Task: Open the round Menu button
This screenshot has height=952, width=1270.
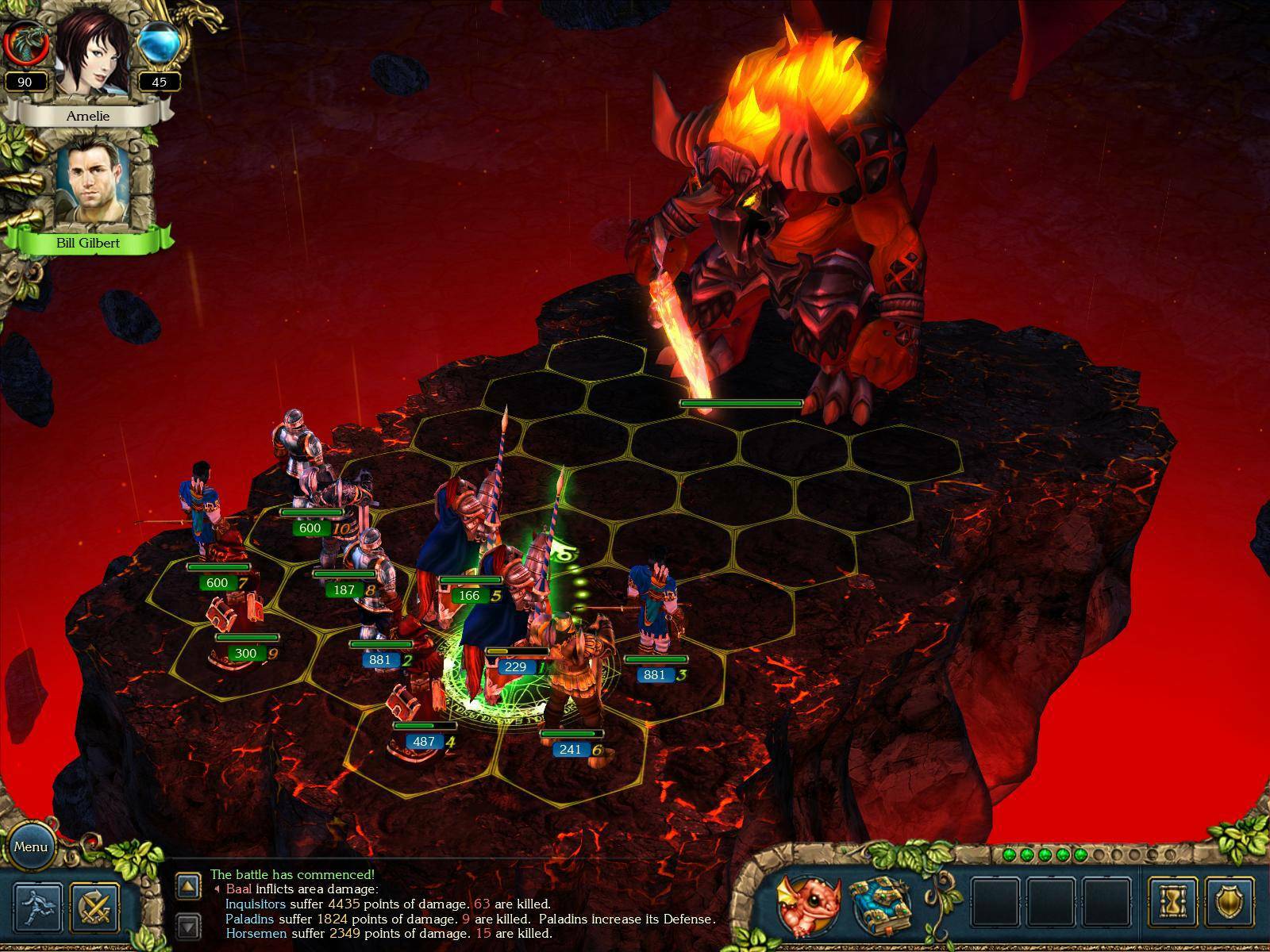Action: click(31, 846)
